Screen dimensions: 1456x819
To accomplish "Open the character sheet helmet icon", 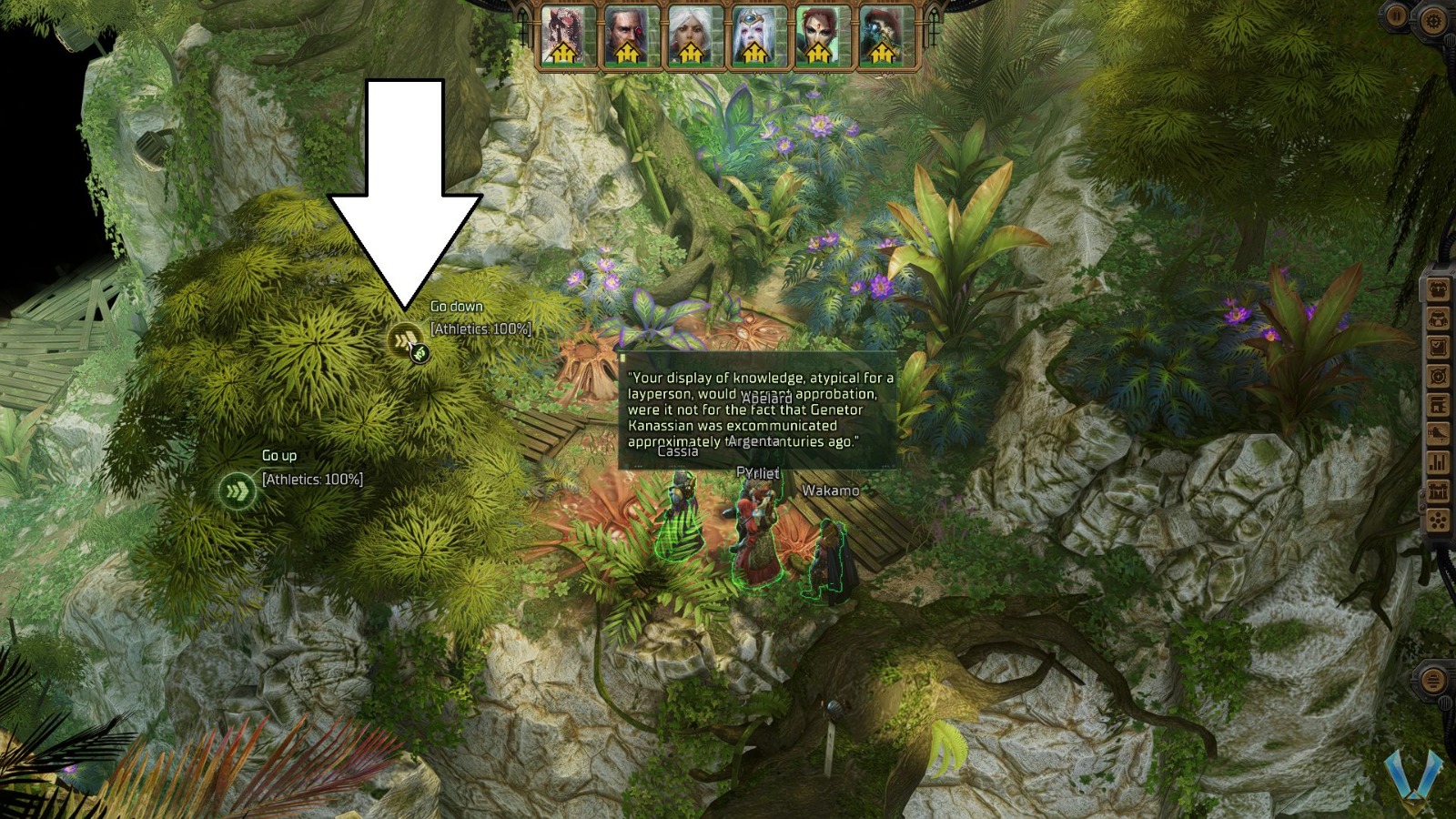I will (x=1438, y=318).
